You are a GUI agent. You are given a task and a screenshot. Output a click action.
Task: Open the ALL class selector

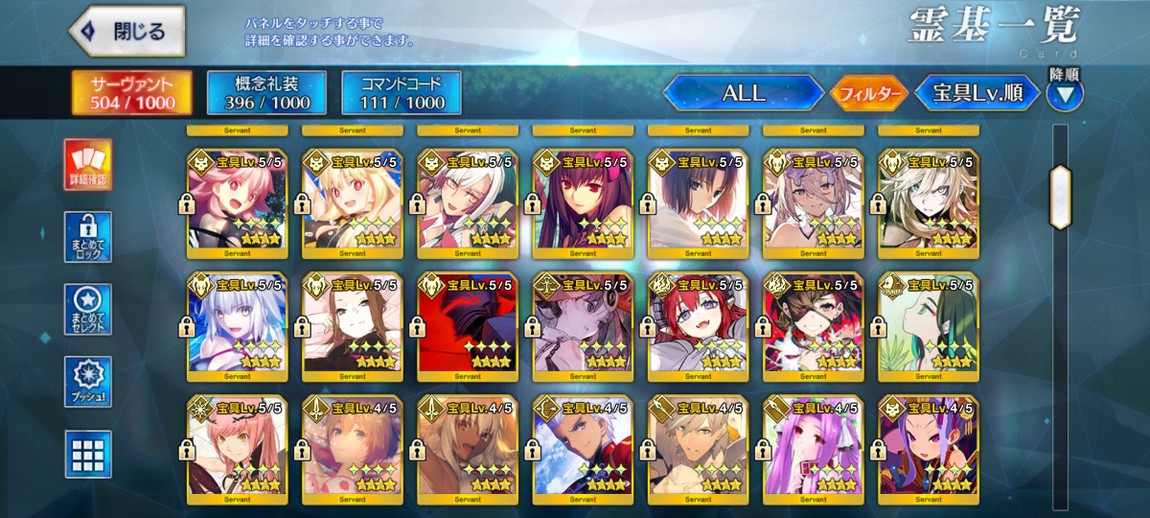743,94
